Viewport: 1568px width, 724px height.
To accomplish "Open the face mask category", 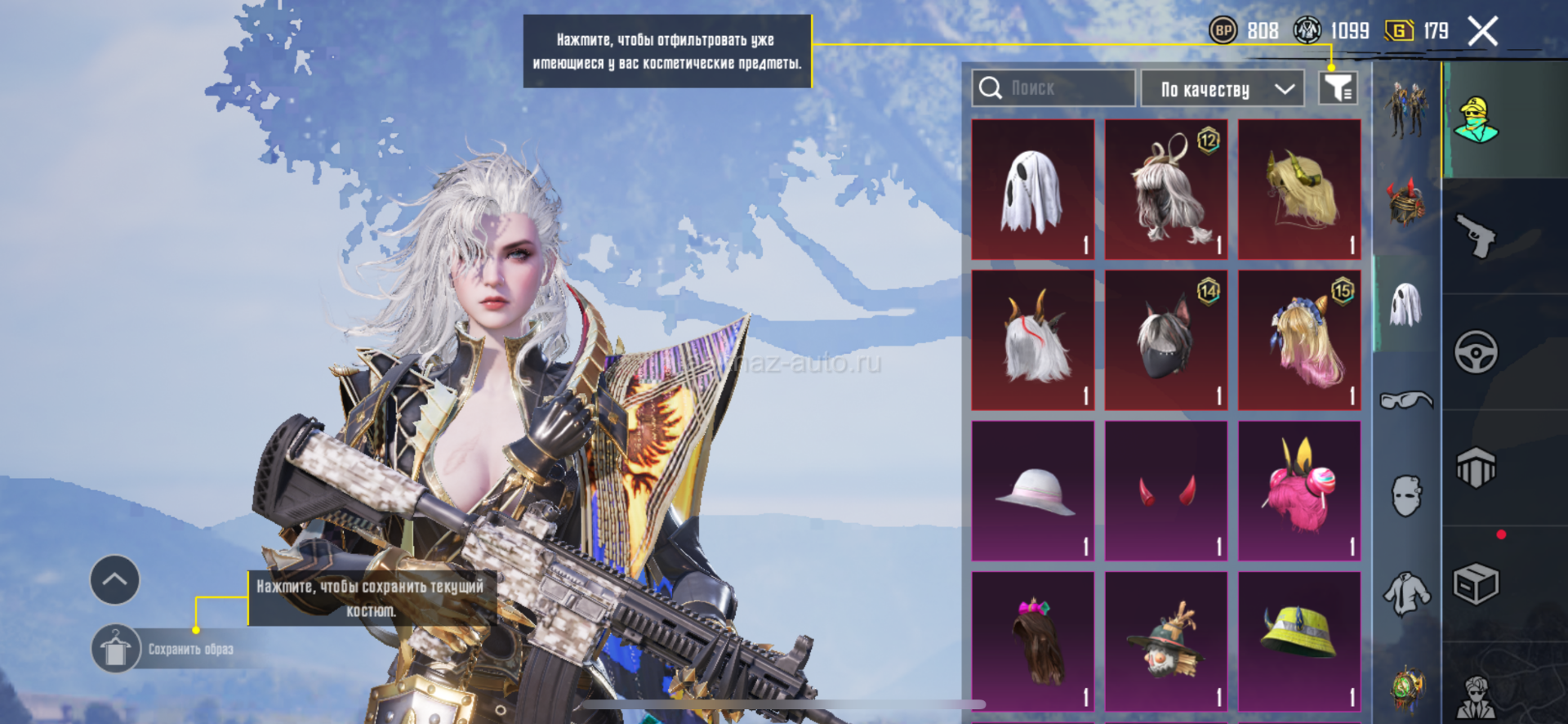I will 1406,496.
